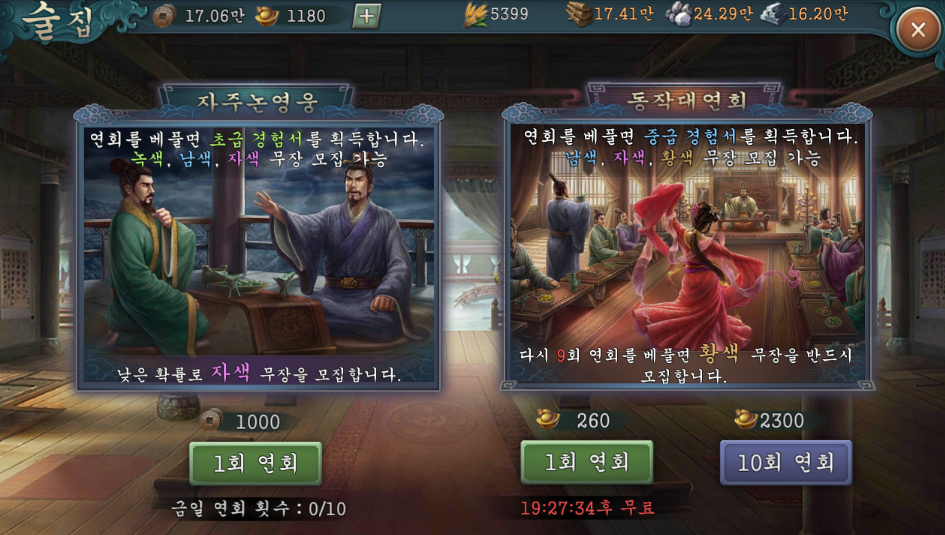This screenshot has height=535, width=945.
Task: Hold one banquet for 260 ingots
Action: click(x=586, y=462)
